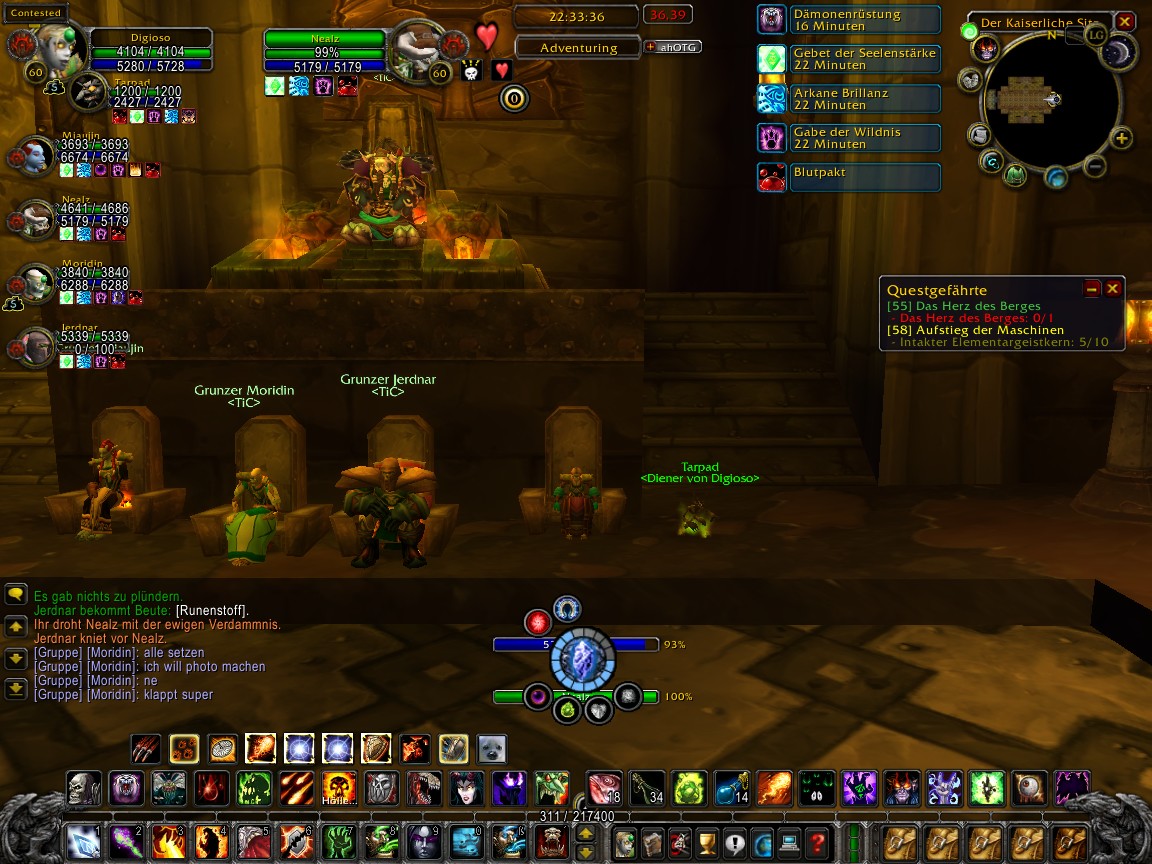Screen dimensions: 1152x864
Task: Open the chat menu speech bubble button
Action: pos(16,595)
